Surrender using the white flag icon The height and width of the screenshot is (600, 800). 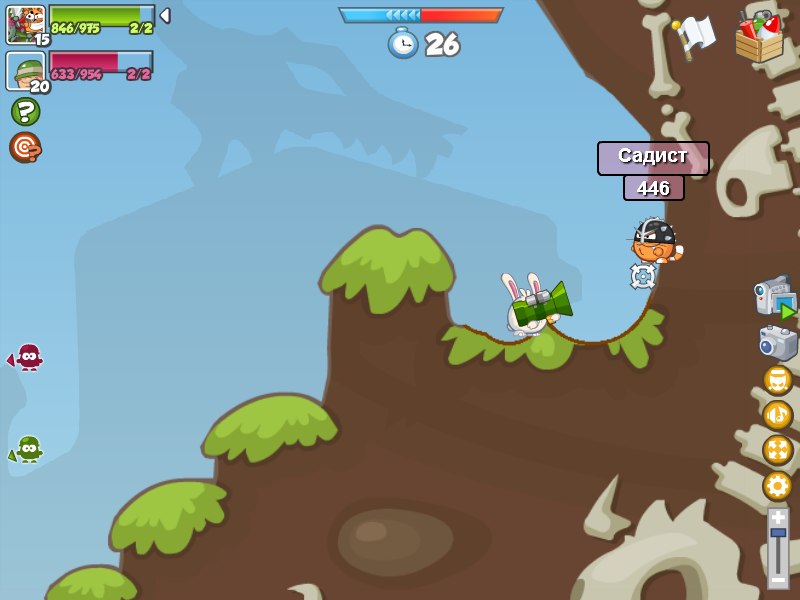[695, 35]
